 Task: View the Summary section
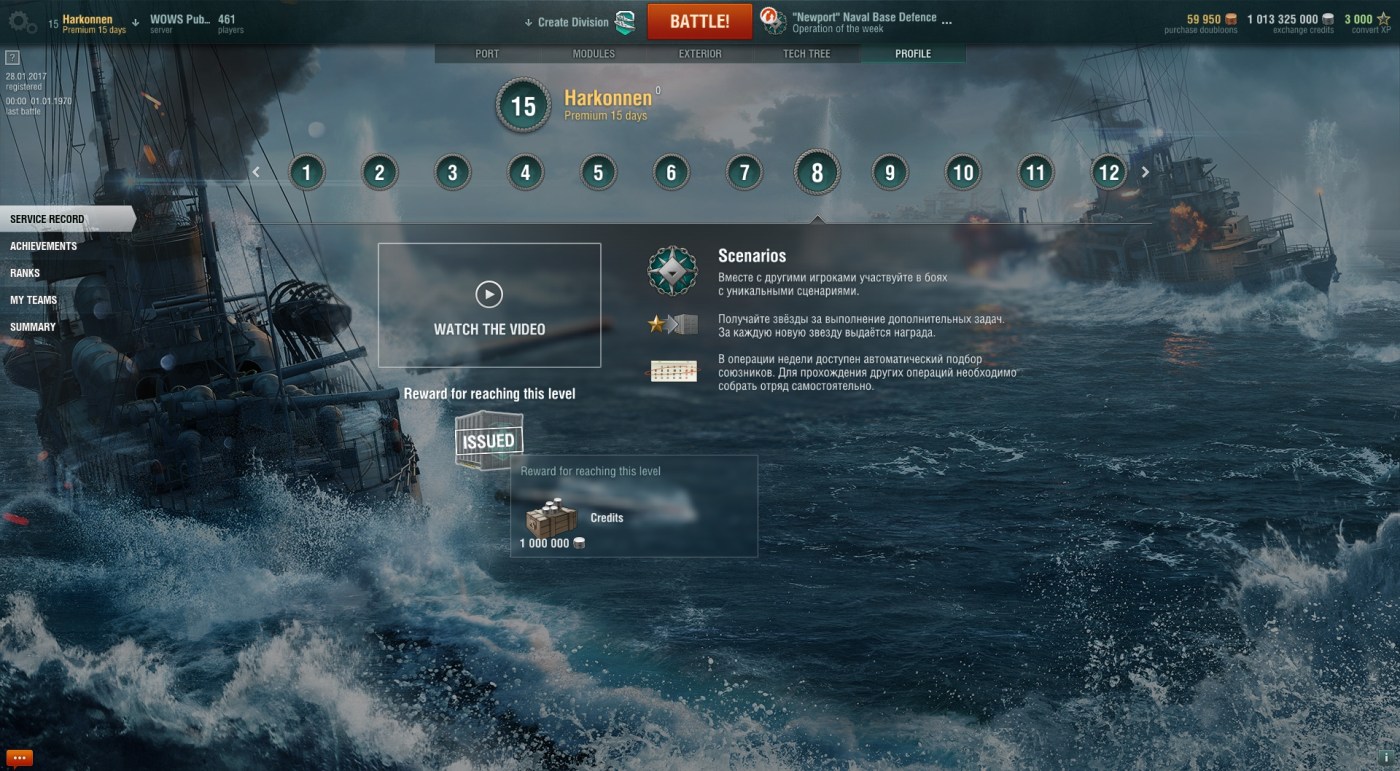coord(33,327)
